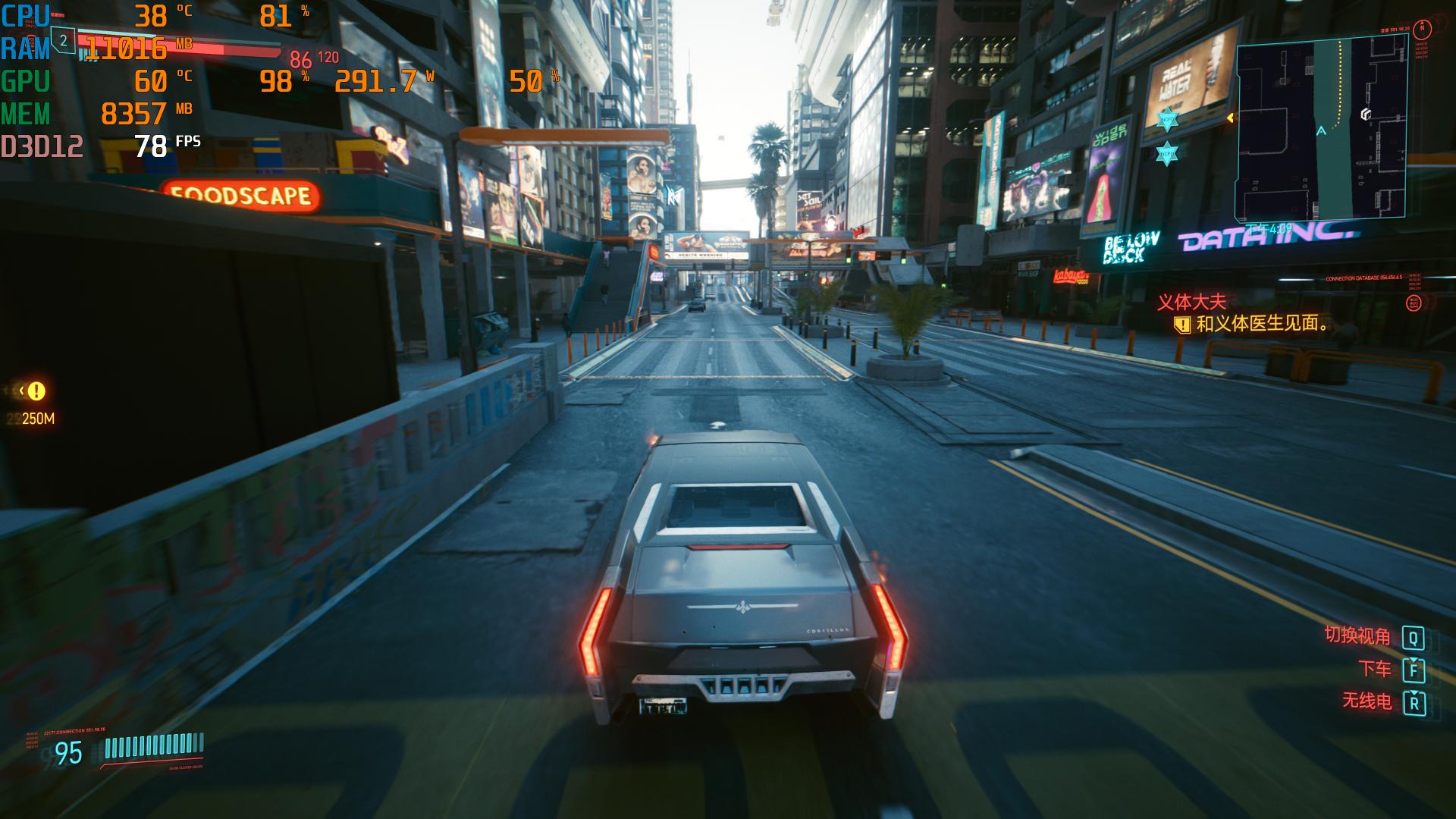Click the lower NCPD star marker

point(1166,153)
